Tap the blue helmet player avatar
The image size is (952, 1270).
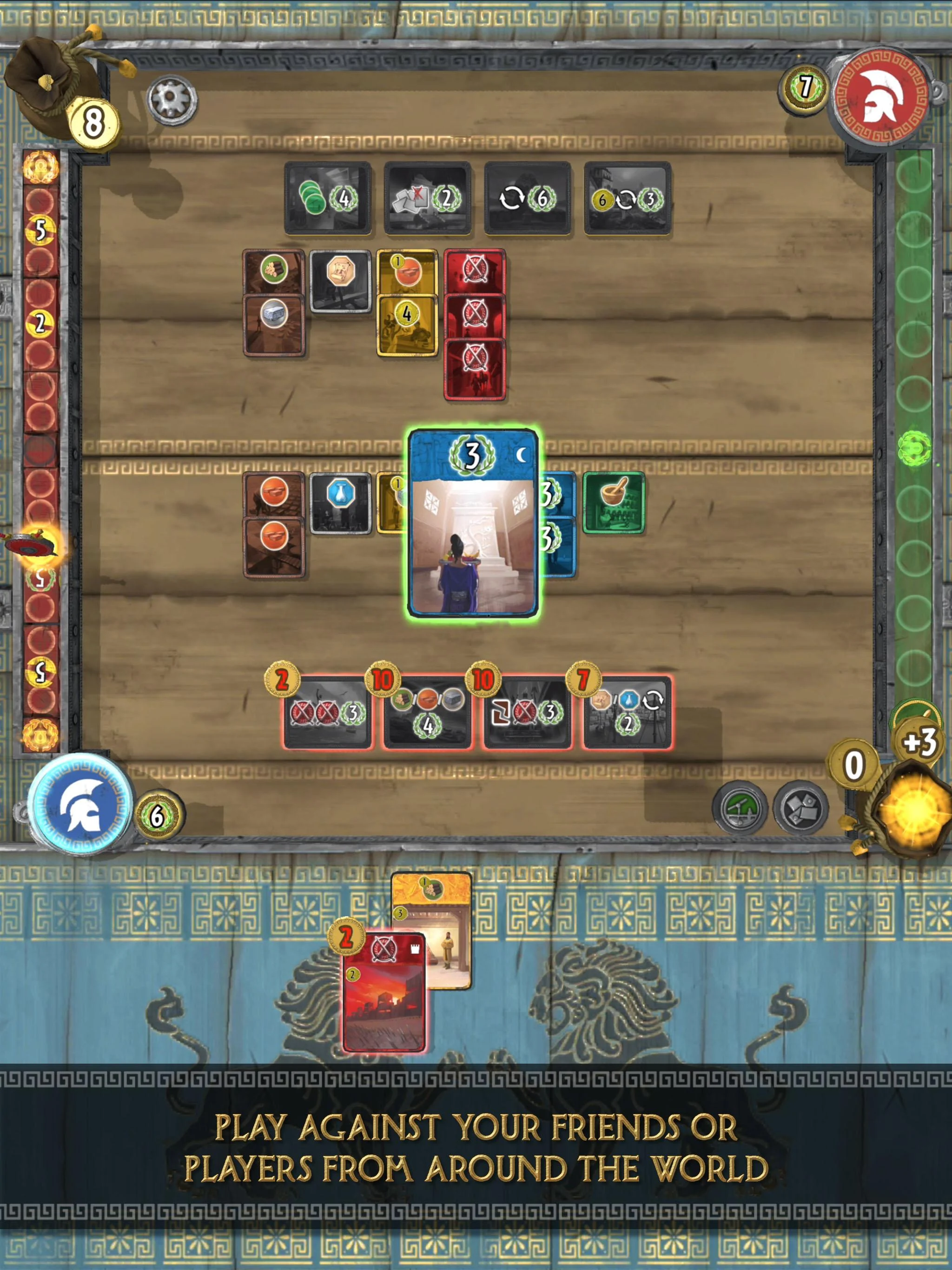(x=80, y=805)
